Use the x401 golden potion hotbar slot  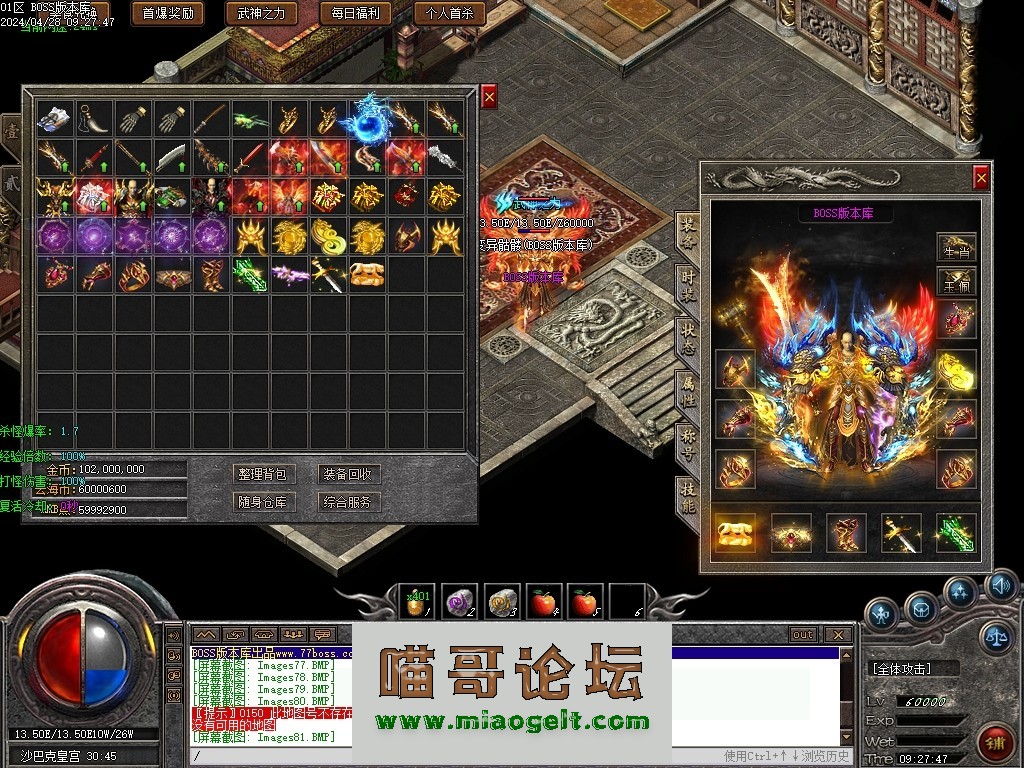(417, 601)
